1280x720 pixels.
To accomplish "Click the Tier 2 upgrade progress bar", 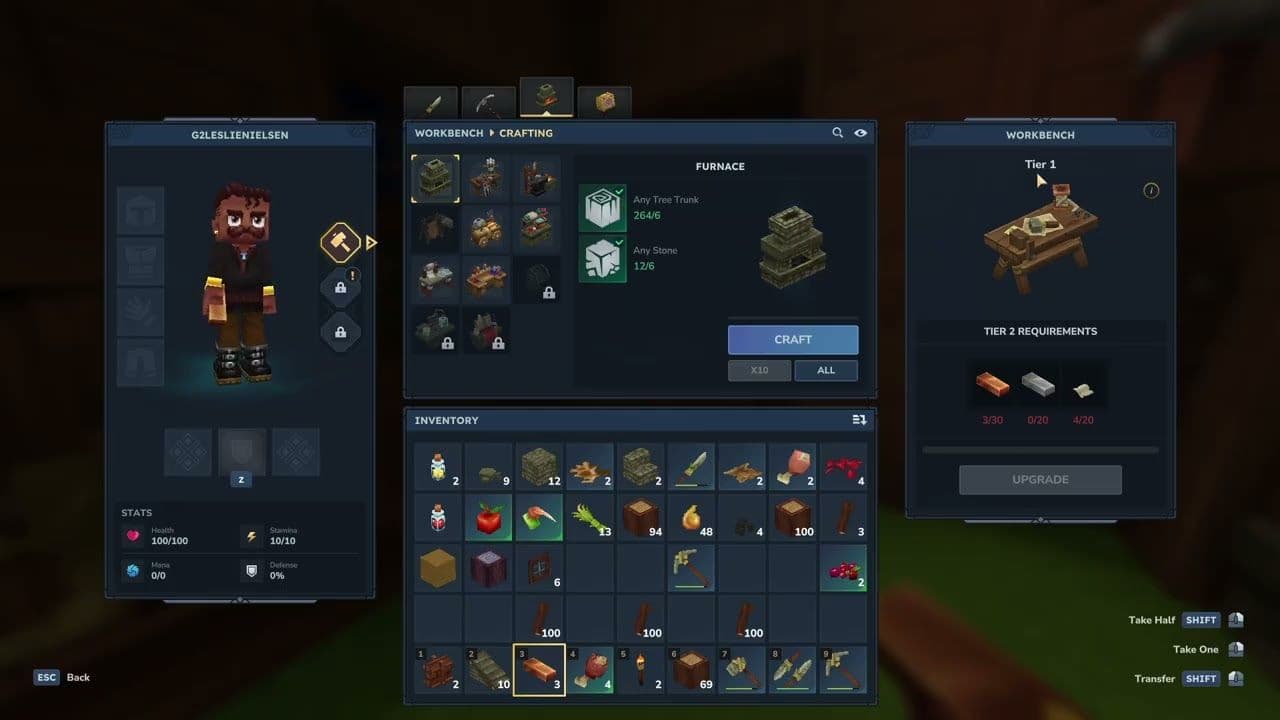I will pyautogui.click(x=1040, y=450).
